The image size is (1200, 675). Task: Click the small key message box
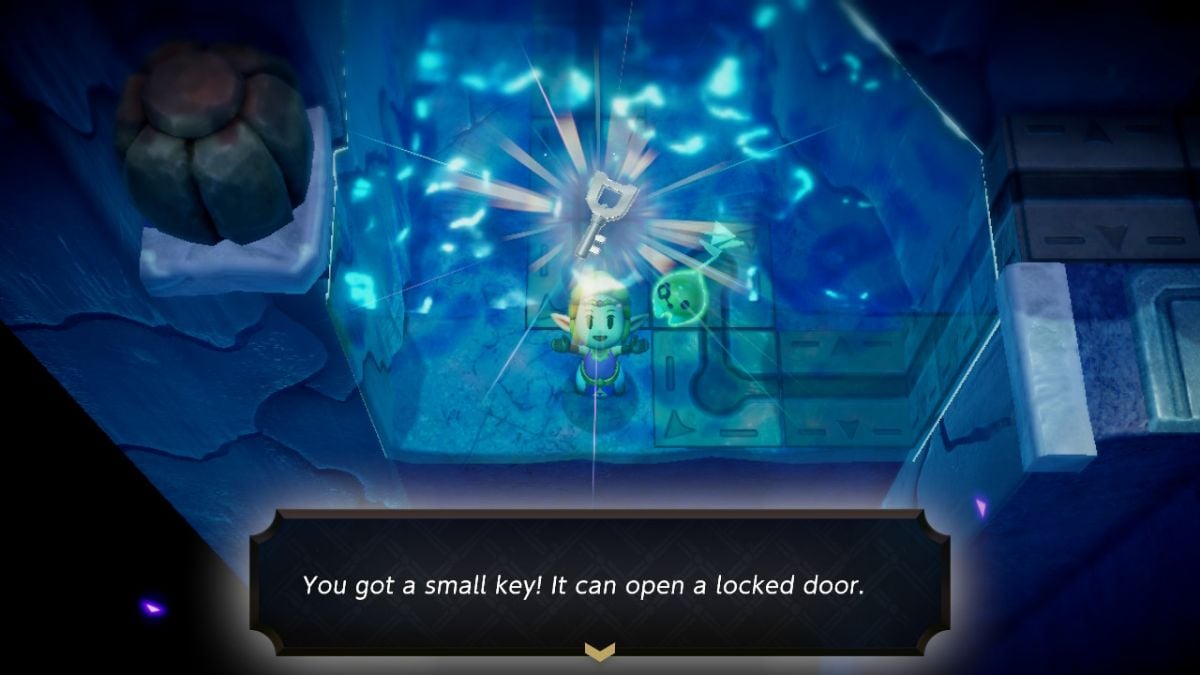pos(599,583)
